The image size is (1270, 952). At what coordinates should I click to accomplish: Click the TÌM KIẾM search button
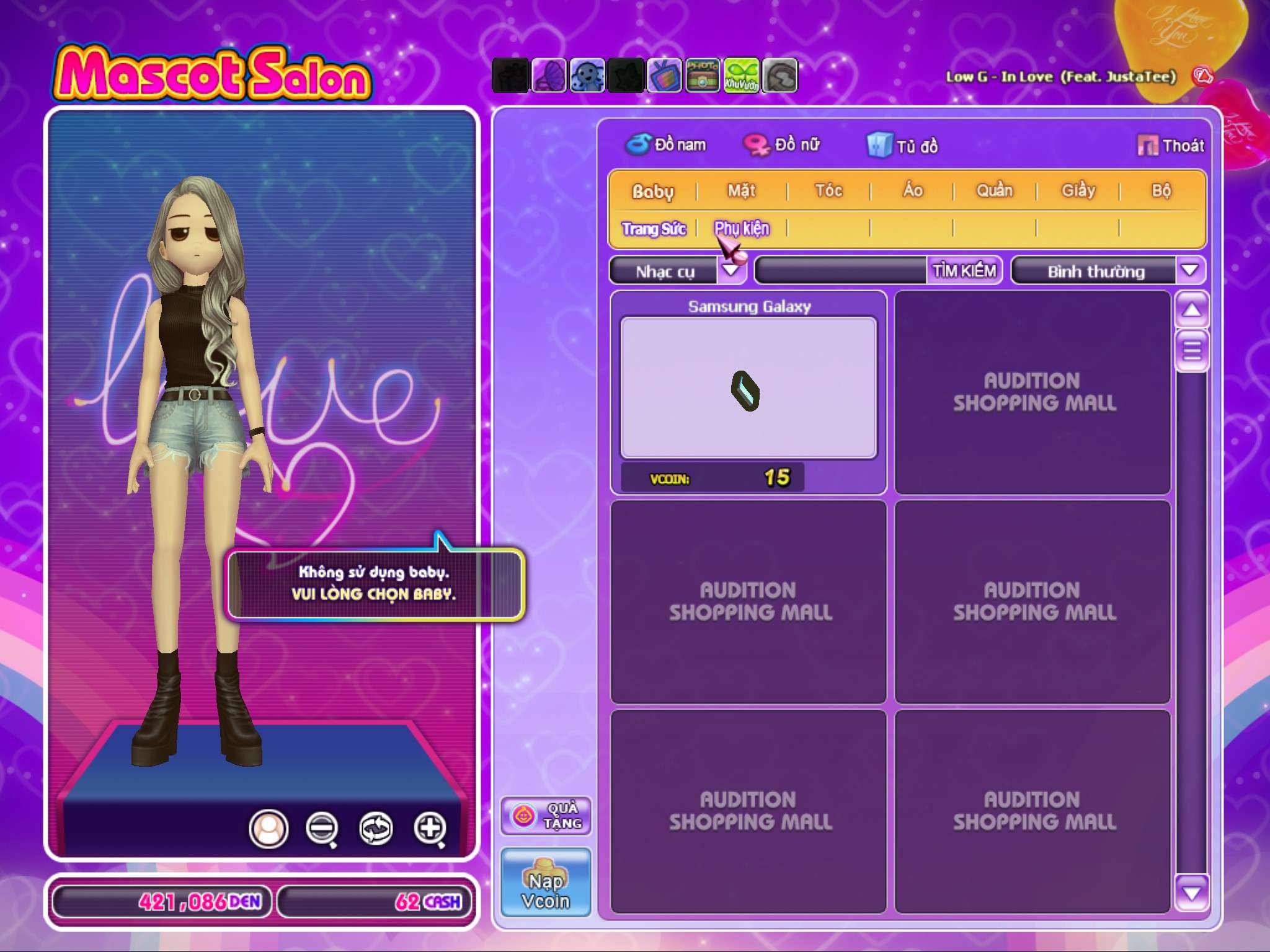coord(964,271)
